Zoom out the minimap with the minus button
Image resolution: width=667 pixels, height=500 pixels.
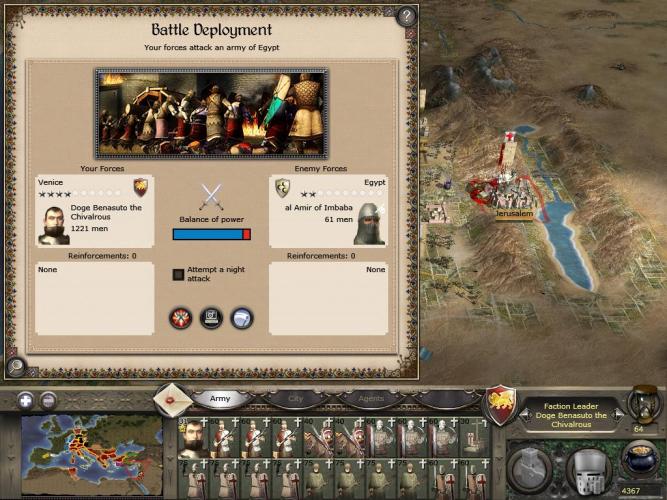click(48, 400)
